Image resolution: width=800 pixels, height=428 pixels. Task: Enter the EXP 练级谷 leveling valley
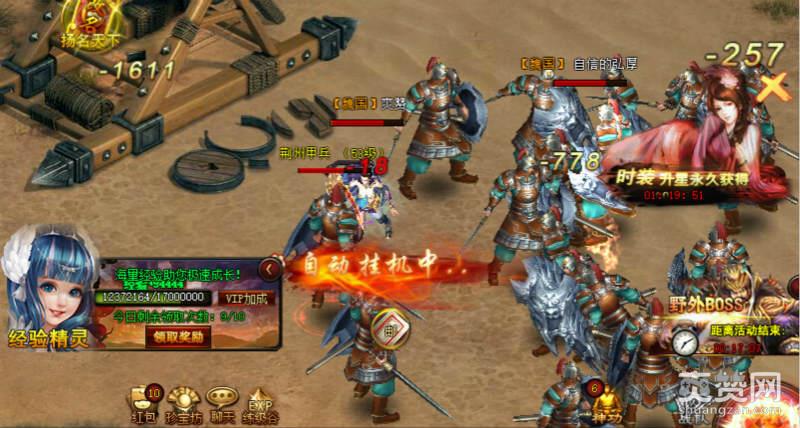(x=260, y=400)
